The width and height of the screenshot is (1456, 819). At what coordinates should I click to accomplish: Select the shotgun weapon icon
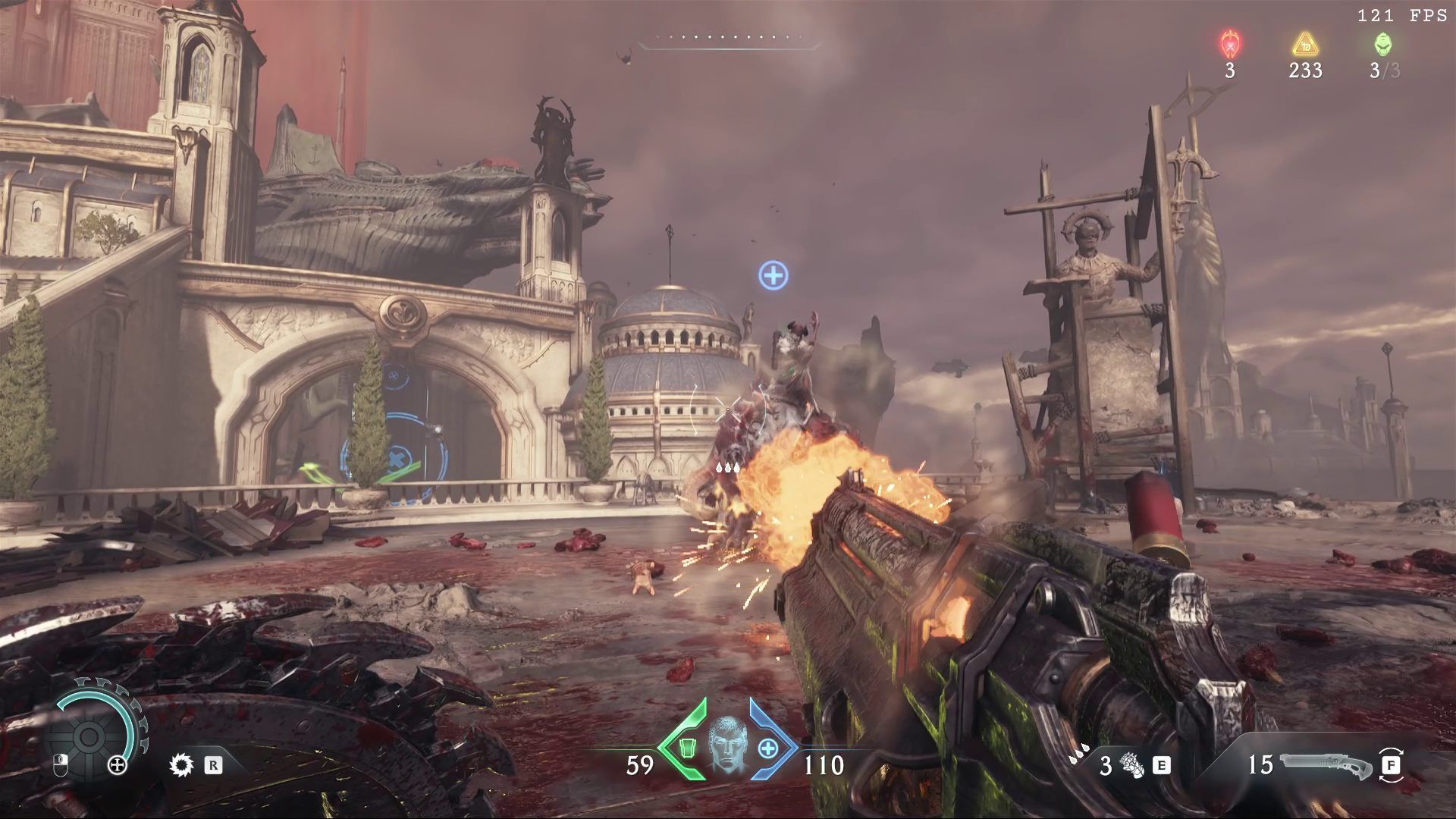1325,765
